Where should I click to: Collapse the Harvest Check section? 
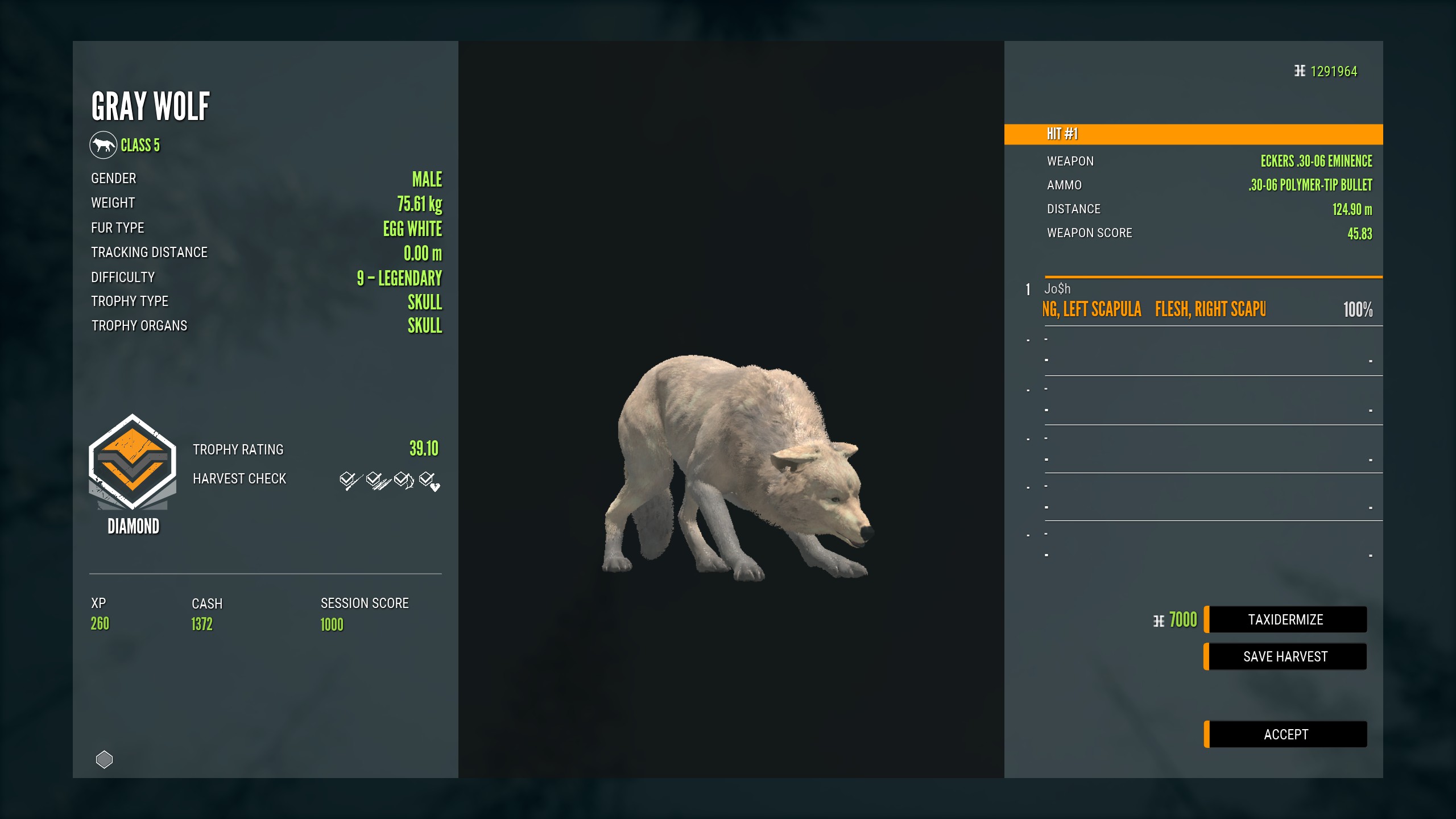pyautogui.click(x=240, y=478)
